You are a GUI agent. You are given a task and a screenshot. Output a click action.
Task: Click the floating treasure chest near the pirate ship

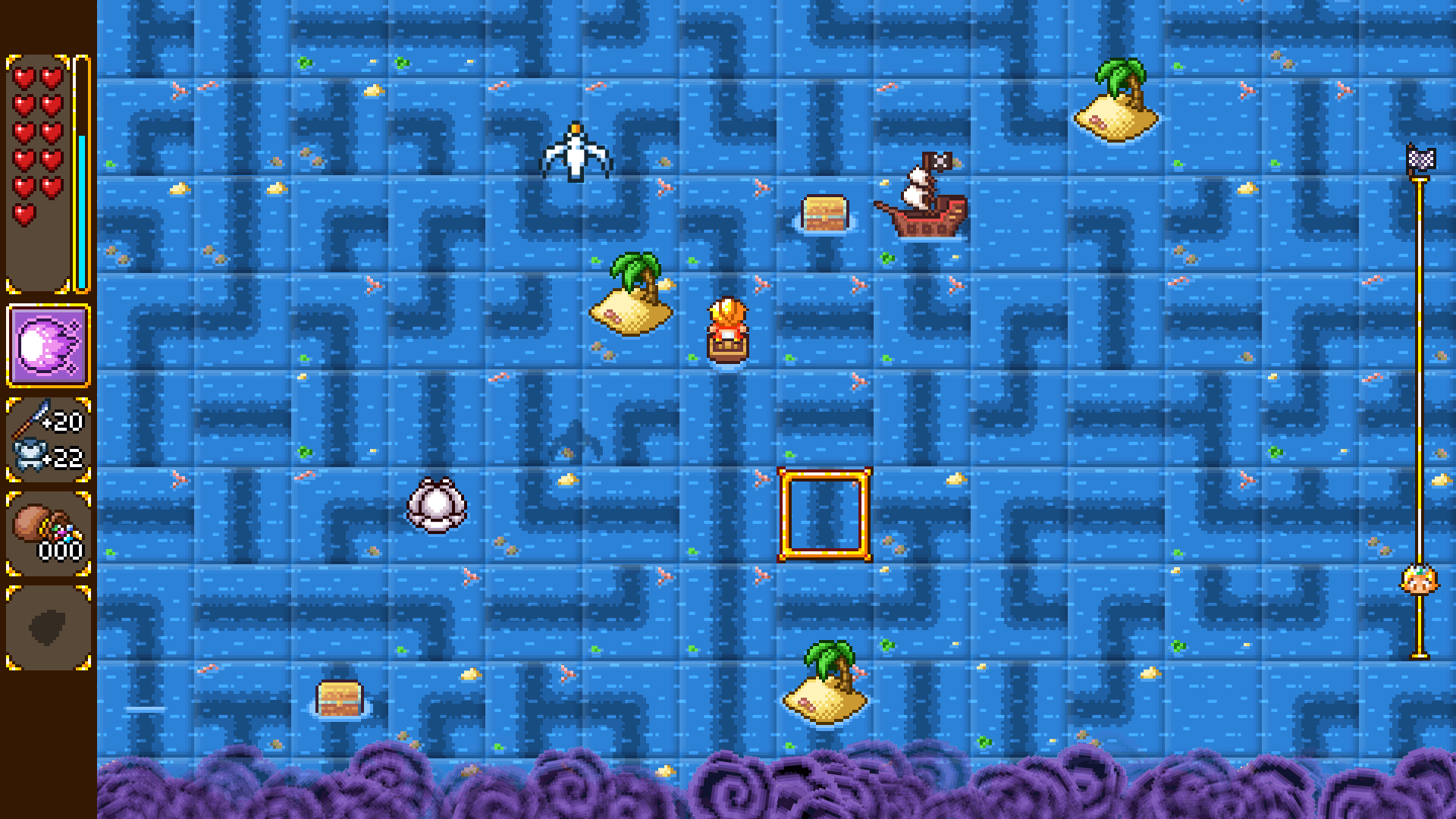point(826,212)
